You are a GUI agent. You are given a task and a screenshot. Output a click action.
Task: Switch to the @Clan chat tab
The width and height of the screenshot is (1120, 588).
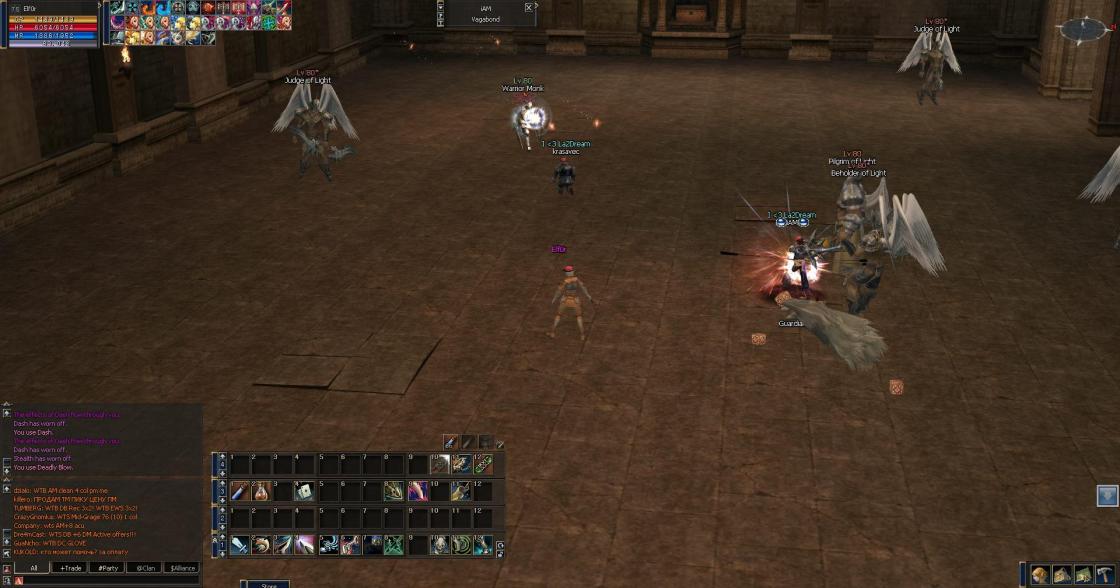(x=144, y=567)
